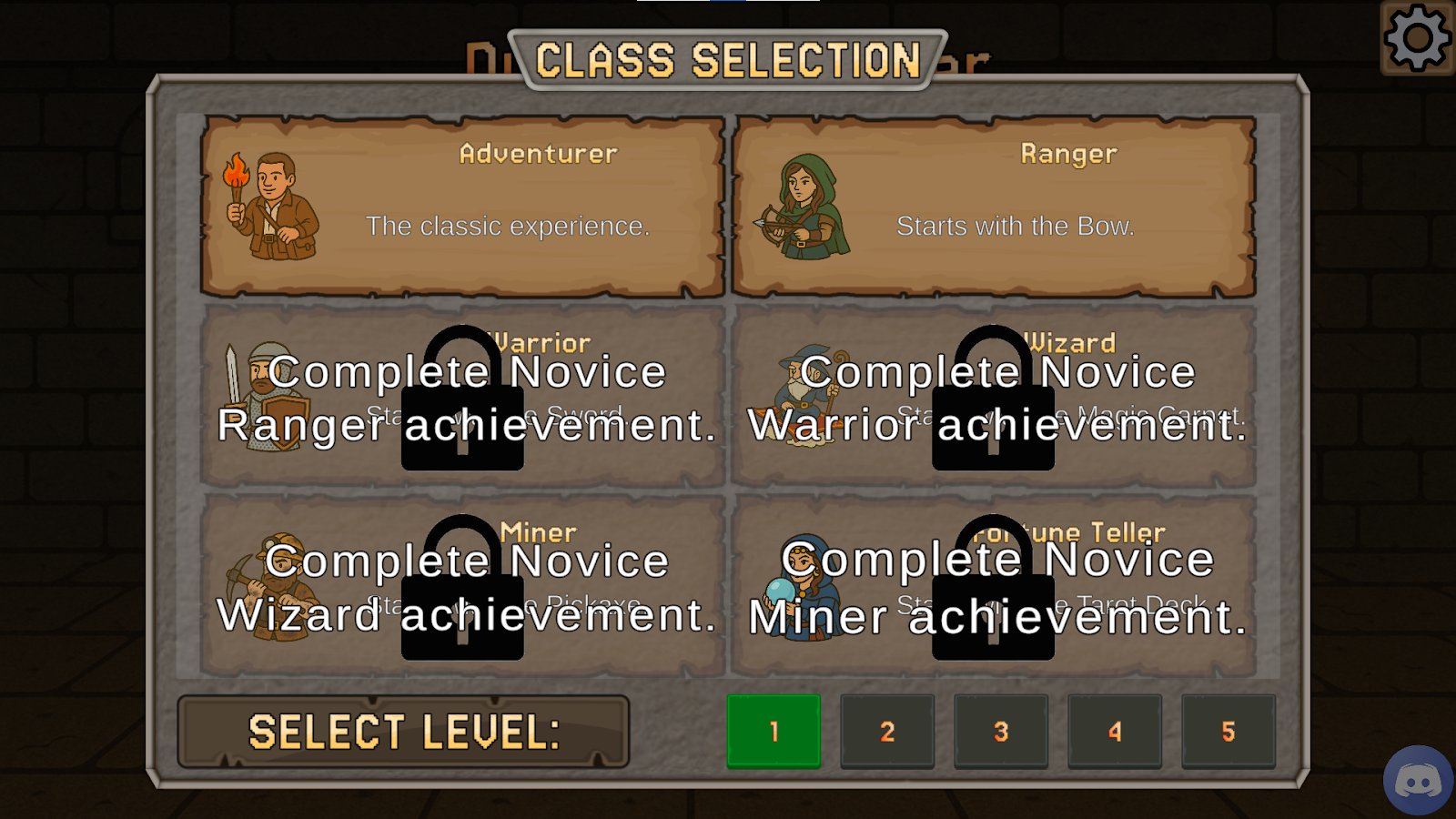This screenshot has width=1456, height=819.
Task: Click the locked Wizard class card
Action: point(994,397)
